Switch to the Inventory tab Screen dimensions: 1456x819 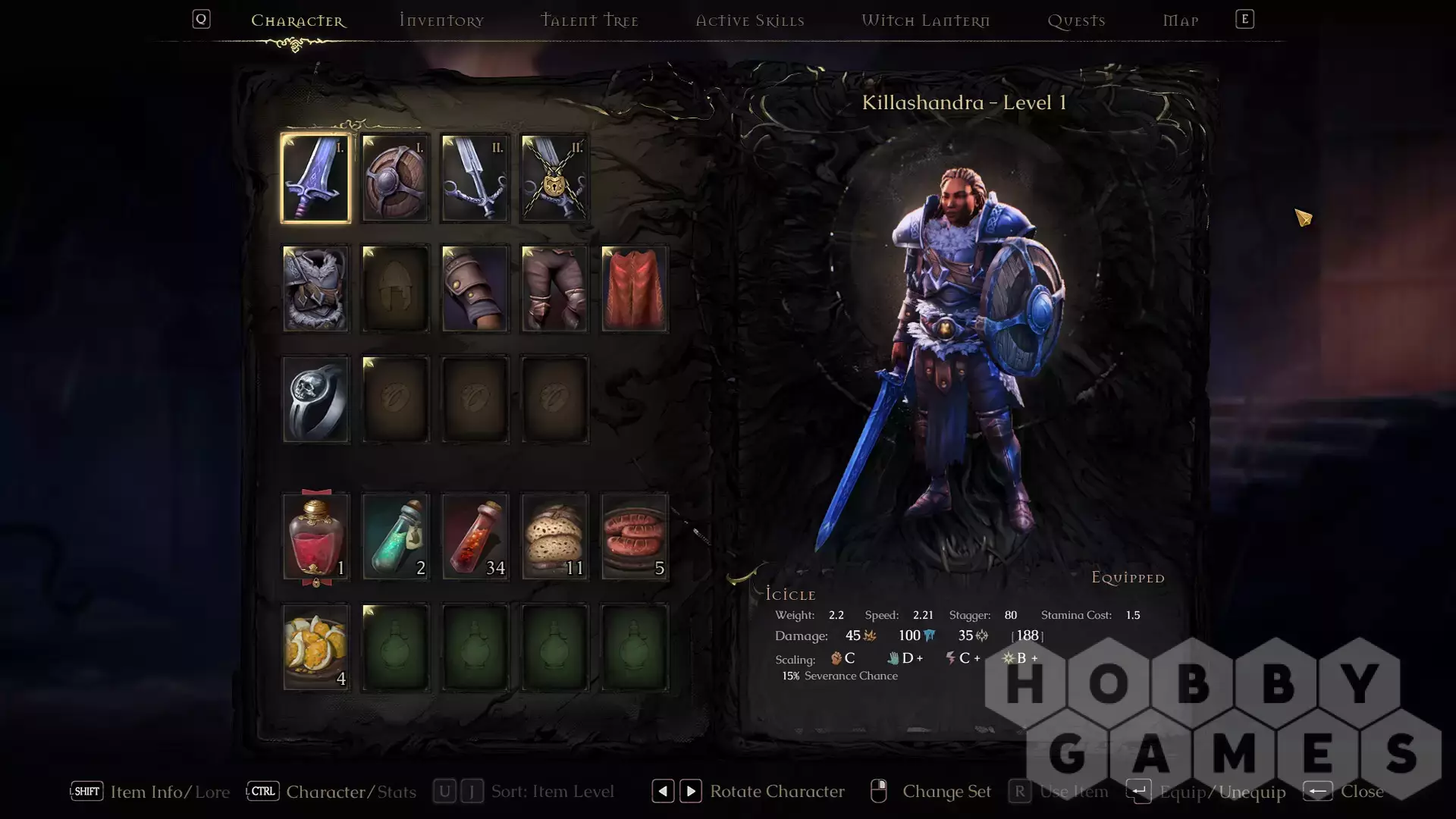441,20
